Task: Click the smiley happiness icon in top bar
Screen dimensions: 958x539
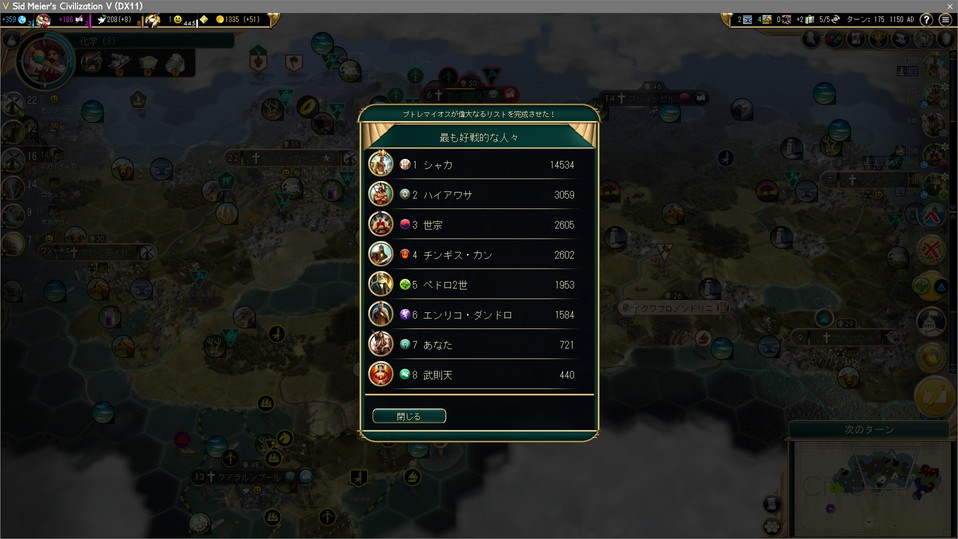Action: [178, 20]
